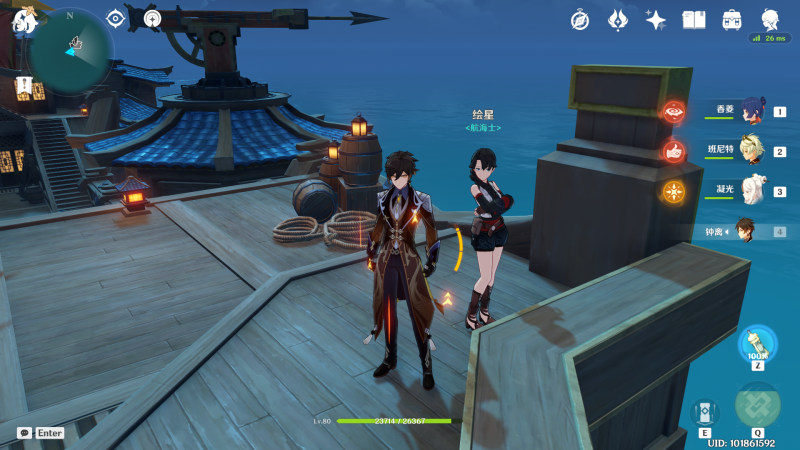Open the chat speech bubble
Viewport: 800px width, 450px height.
(24, 433)
